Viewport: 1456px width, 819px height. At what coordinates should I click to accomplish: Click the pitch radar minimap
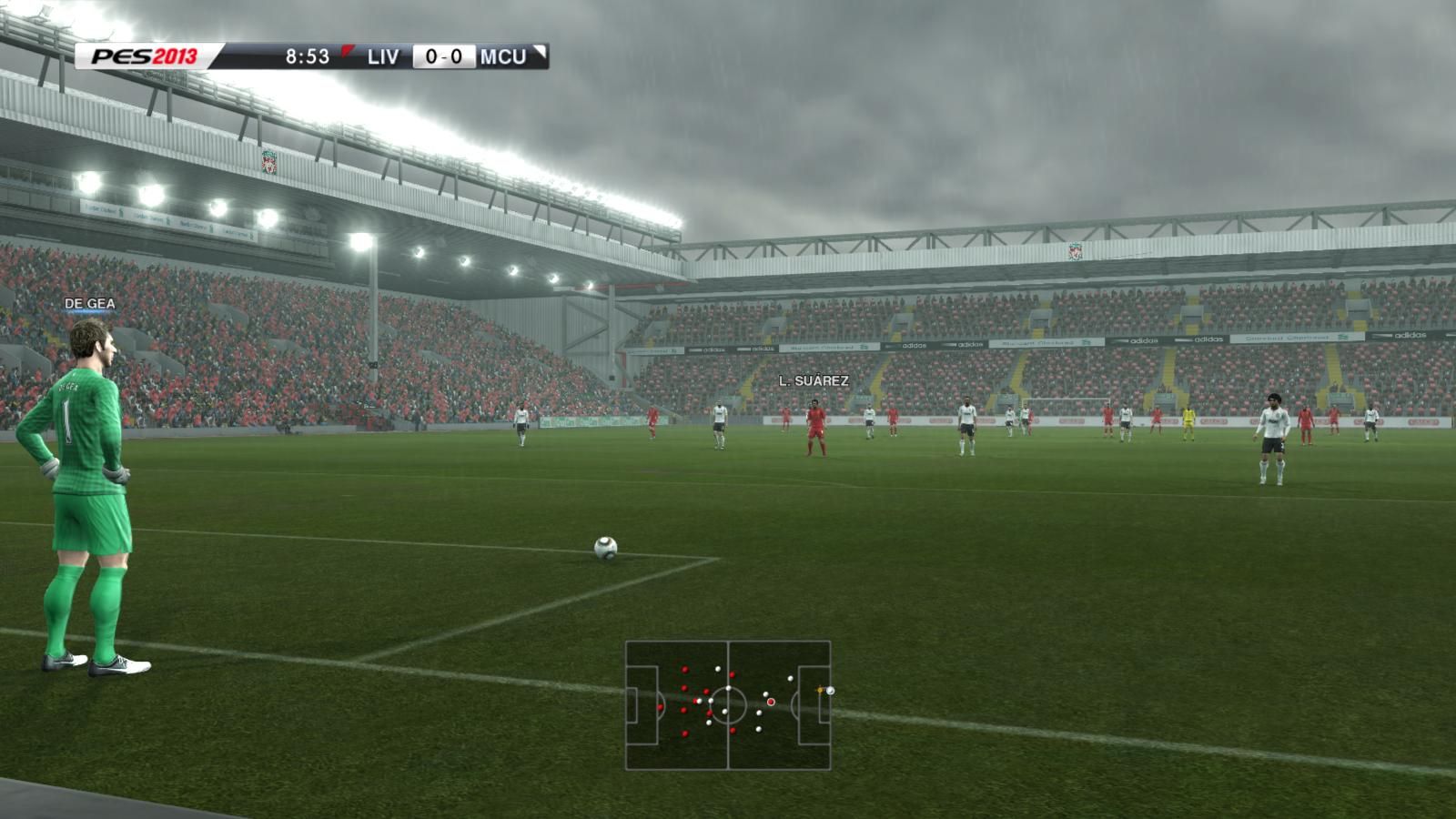(x=728, y=705)
